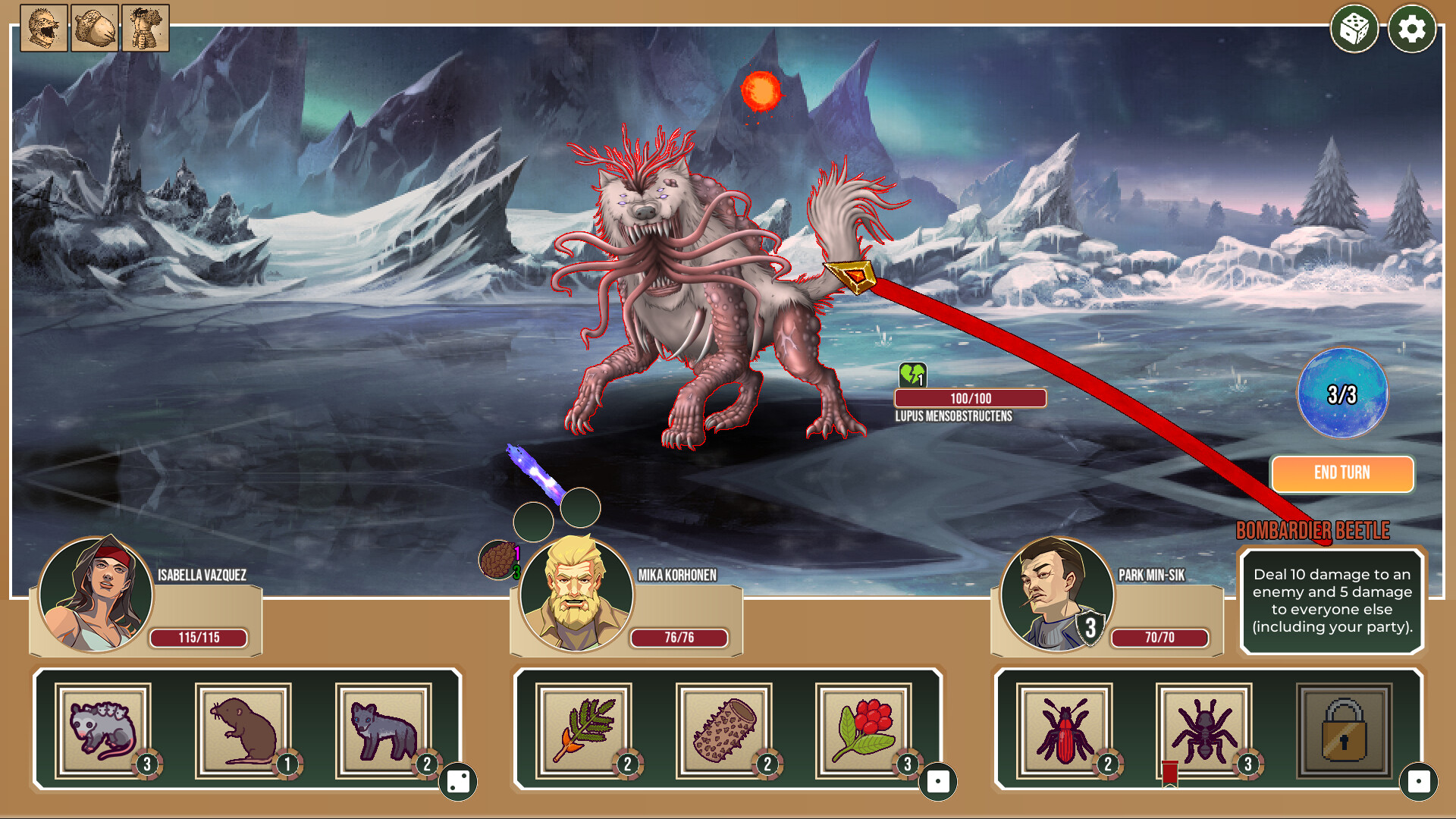Select the black ant card in Park's hand

1203,731
